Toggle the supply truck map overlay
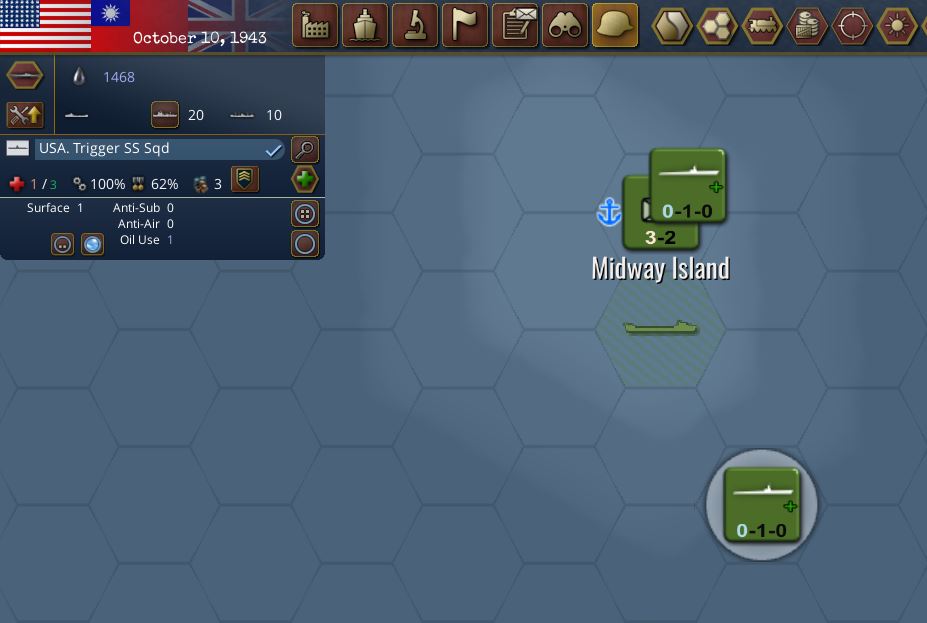The width and height of the screenshot is (927, 623). tap(763, 26)
